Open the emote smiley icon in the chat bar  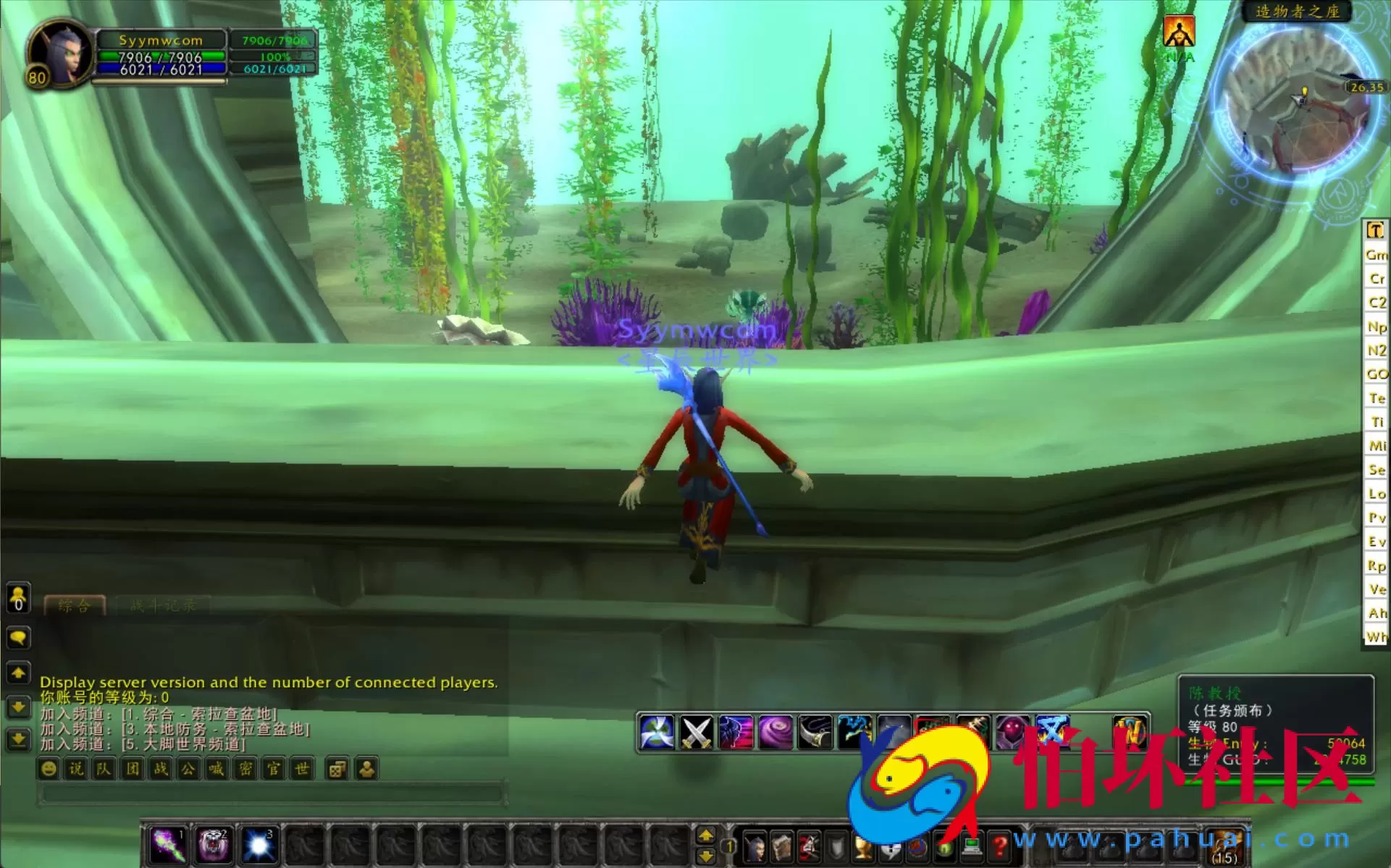click(49, 768)
